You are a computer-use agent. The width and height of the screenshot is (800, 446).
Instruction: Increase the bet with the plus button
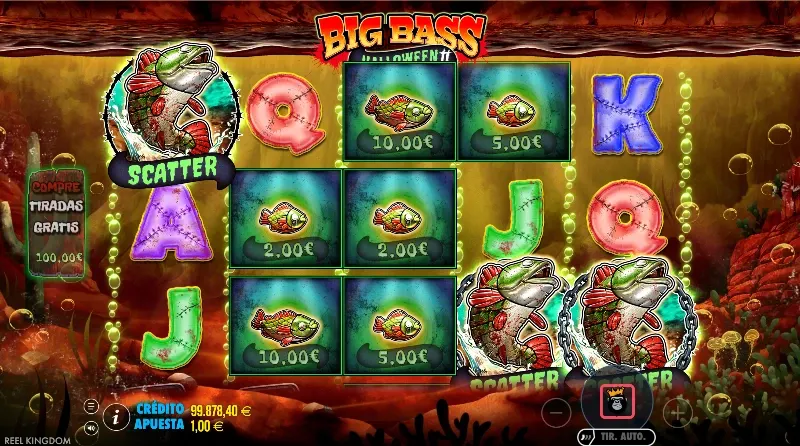(x=677, y=410)
